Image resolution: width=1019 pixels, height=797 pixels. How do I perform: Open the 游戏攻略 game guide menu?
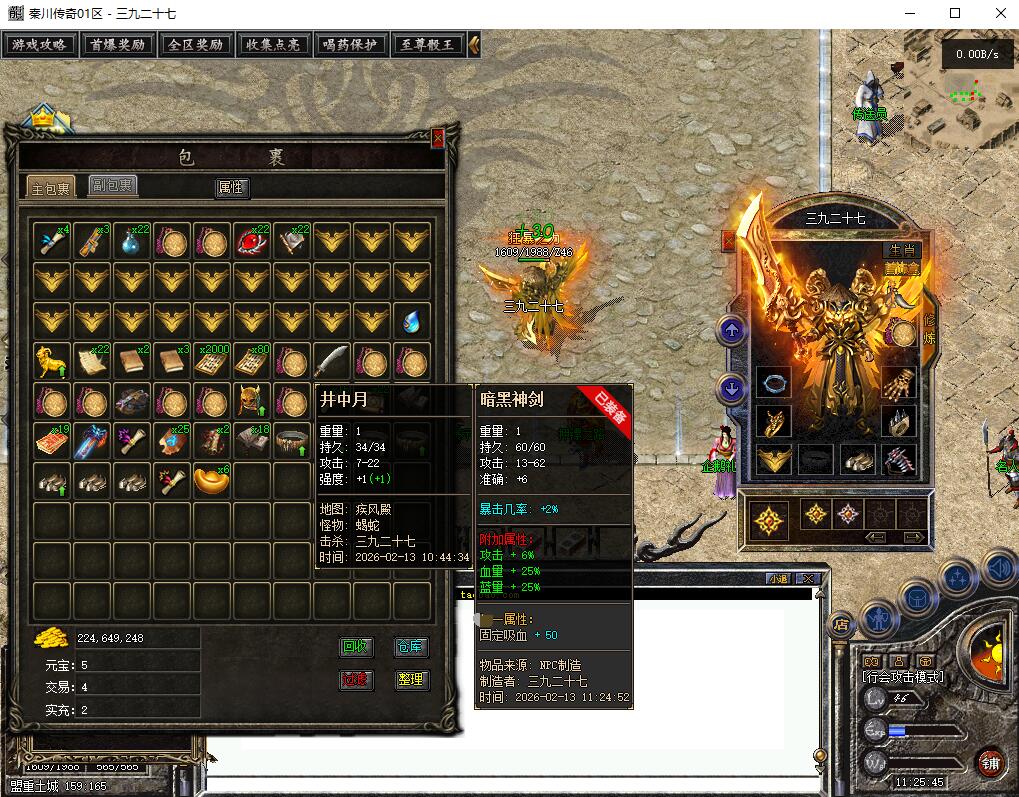(40, 45)
